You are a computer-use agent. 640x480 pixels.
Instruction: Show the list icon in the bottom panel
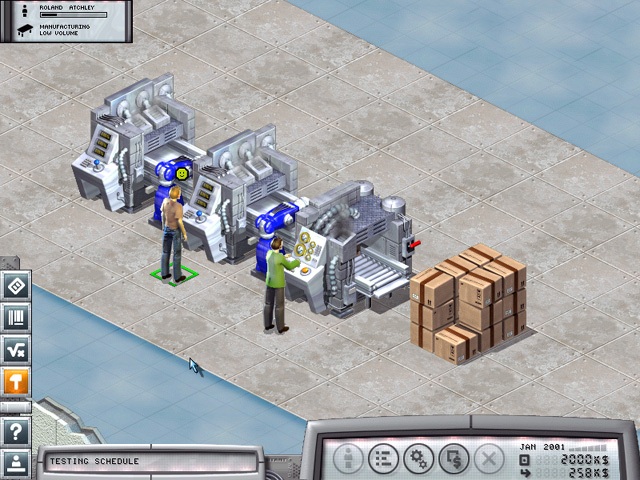tap(382, 459)
